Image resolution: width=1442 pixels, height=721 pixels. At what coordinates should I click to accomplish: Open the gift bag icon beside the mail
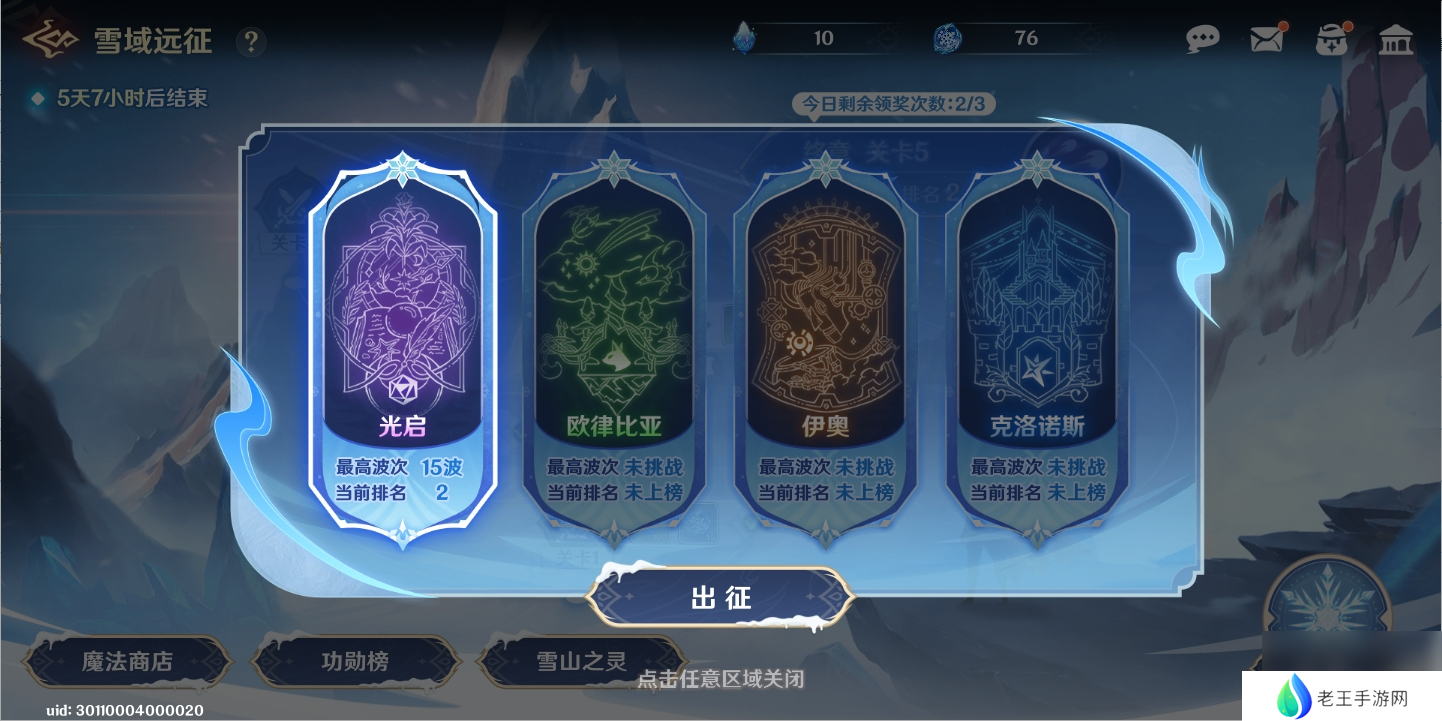click(x=1331, y=38)
